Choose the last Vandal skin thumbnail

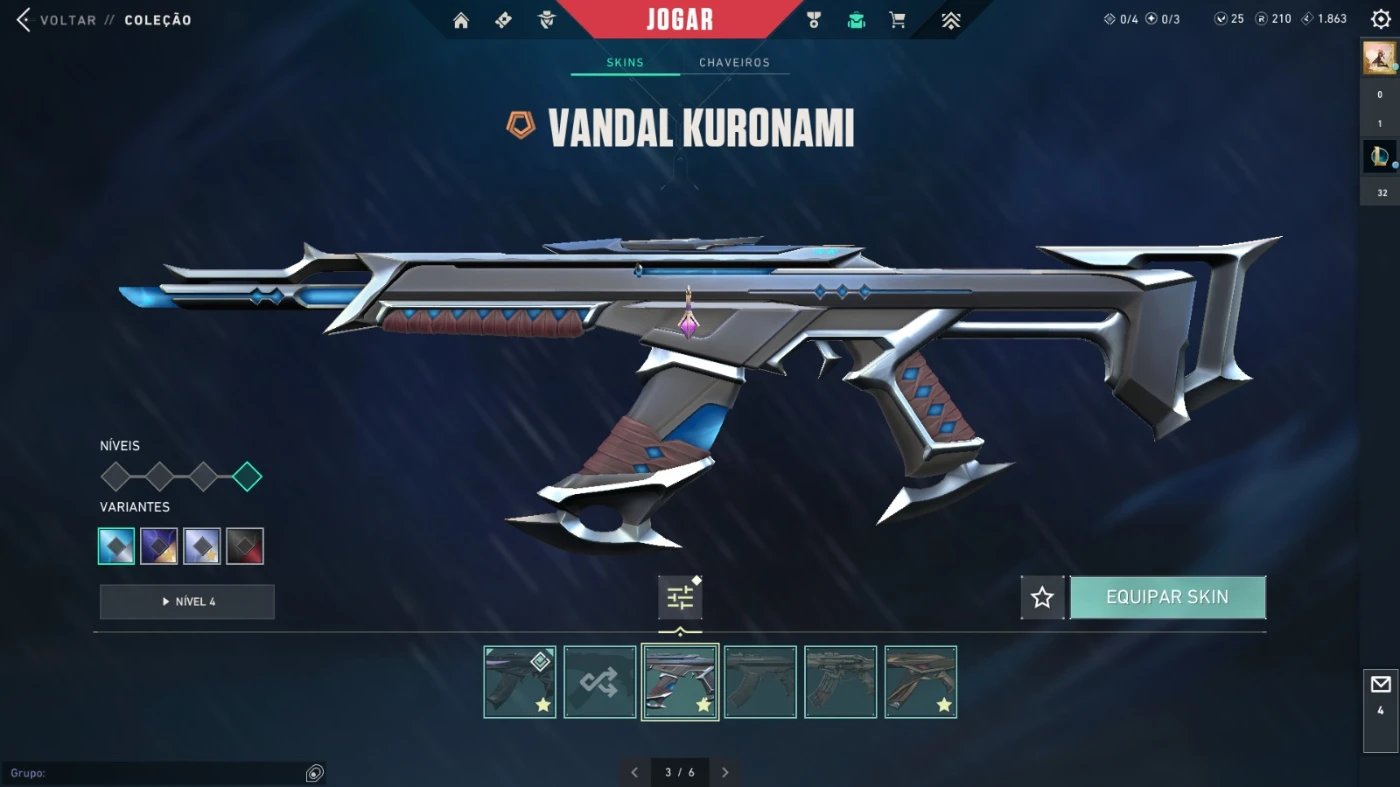coord(920,682)
